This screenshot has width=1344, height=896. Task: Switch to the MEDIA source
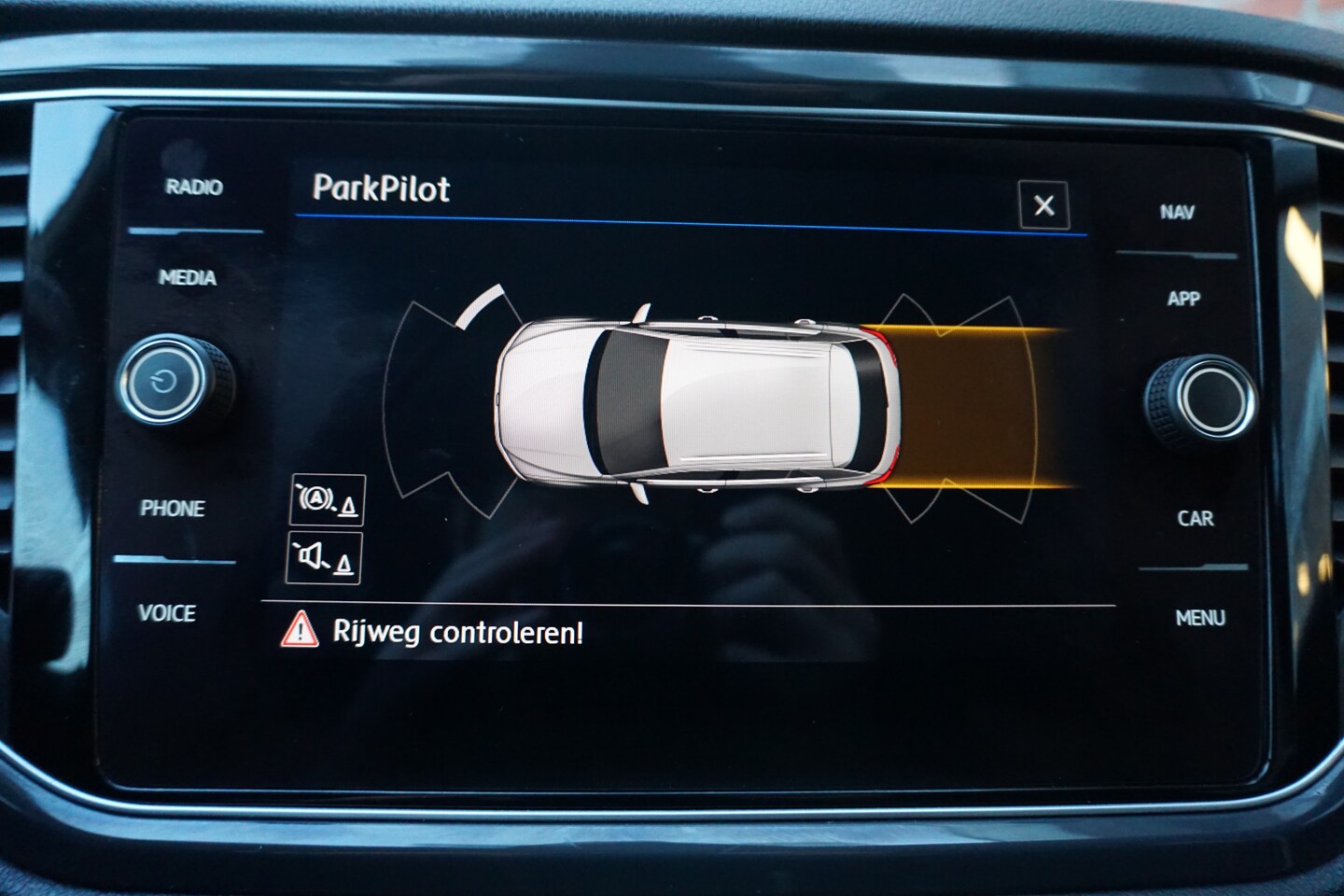coord(188,277)
